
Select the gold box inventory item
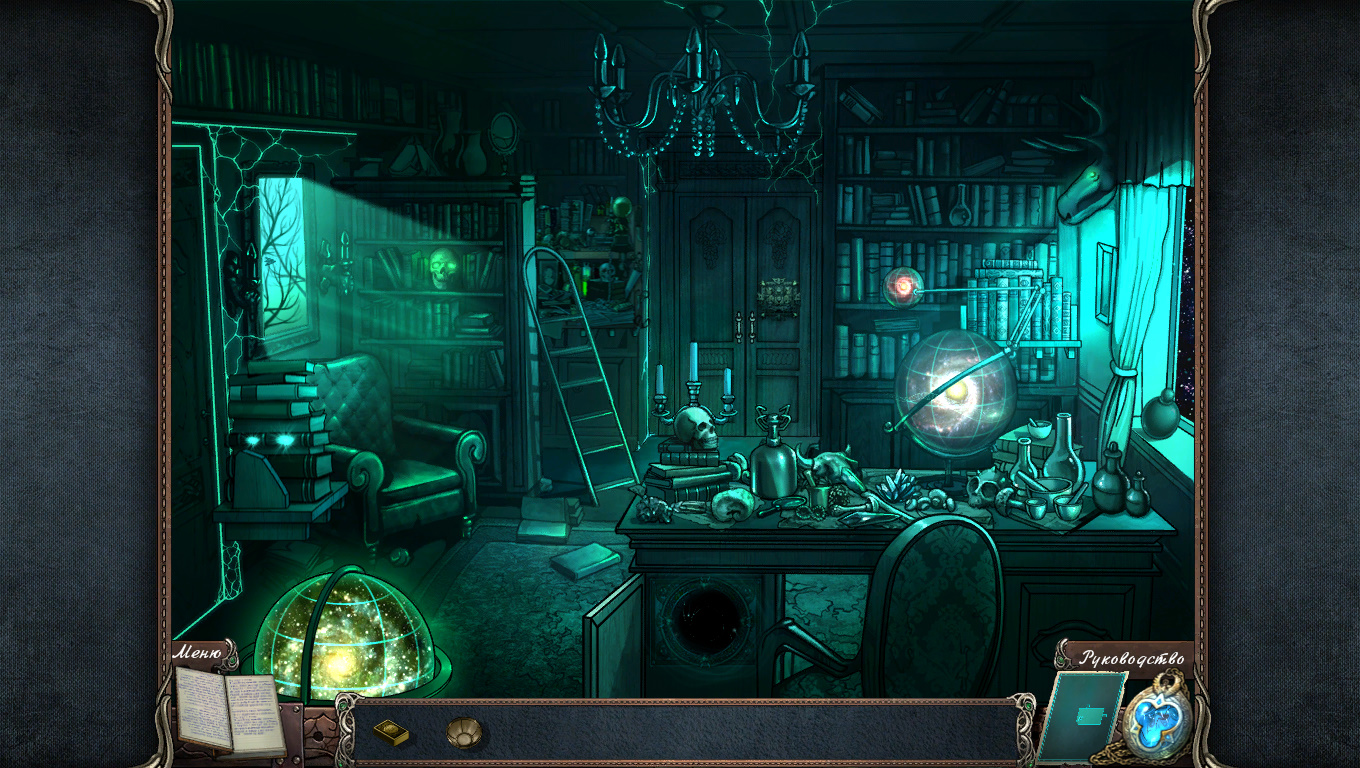[391, 733]
